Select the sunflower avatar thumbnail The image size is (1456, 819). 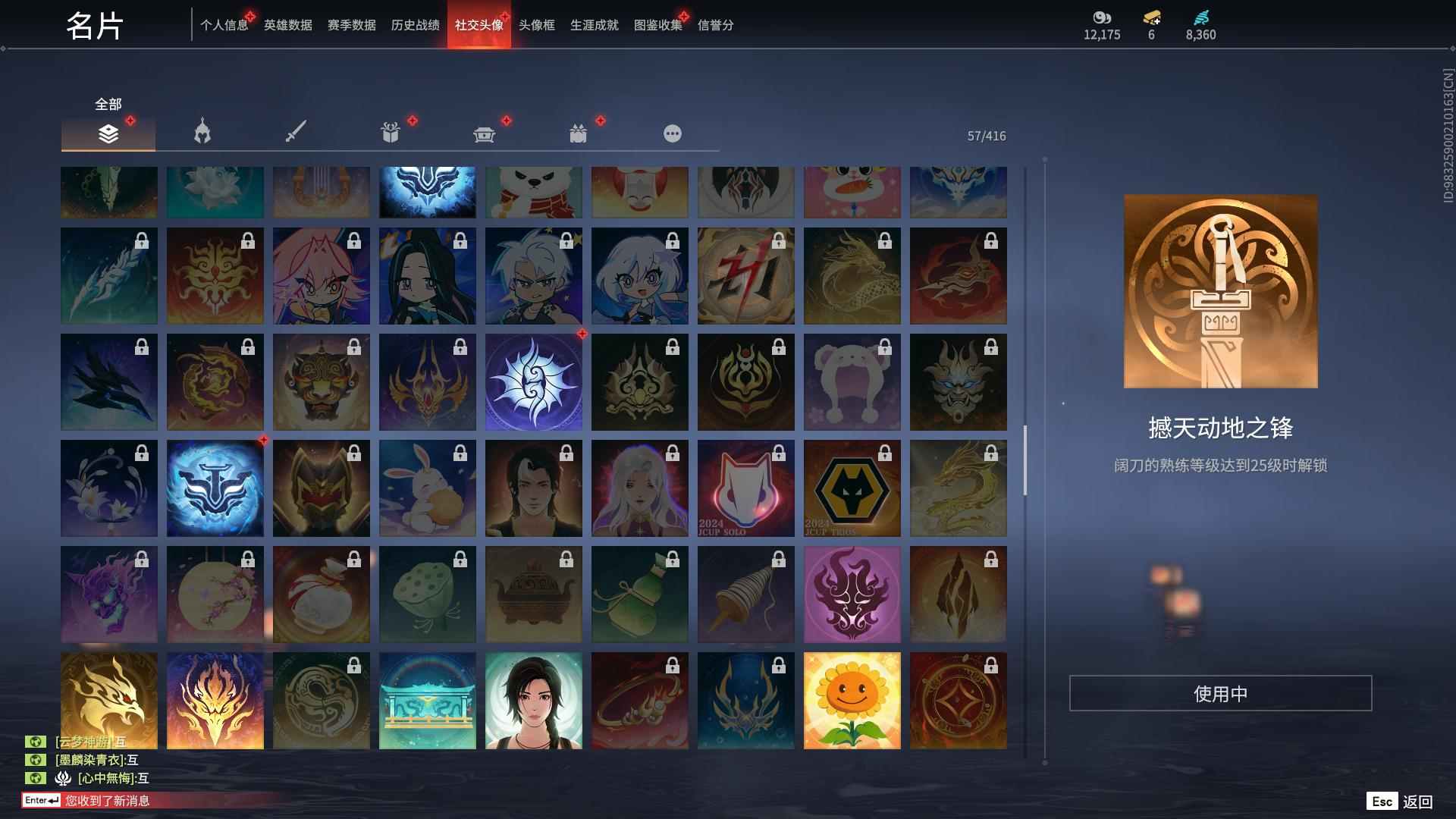coord(852,699)
